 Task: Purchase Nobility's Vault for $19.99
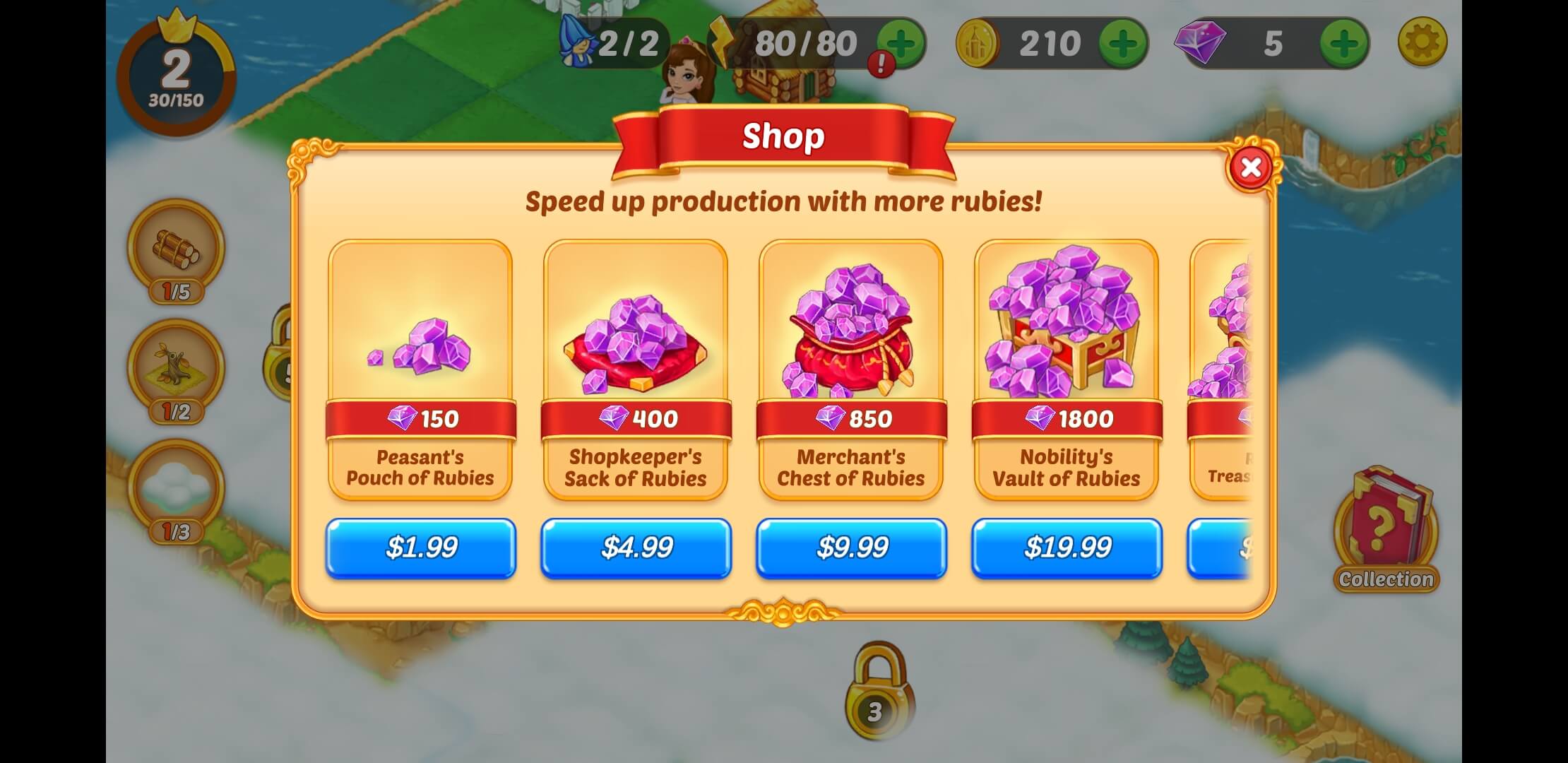tap(1066, 548)
